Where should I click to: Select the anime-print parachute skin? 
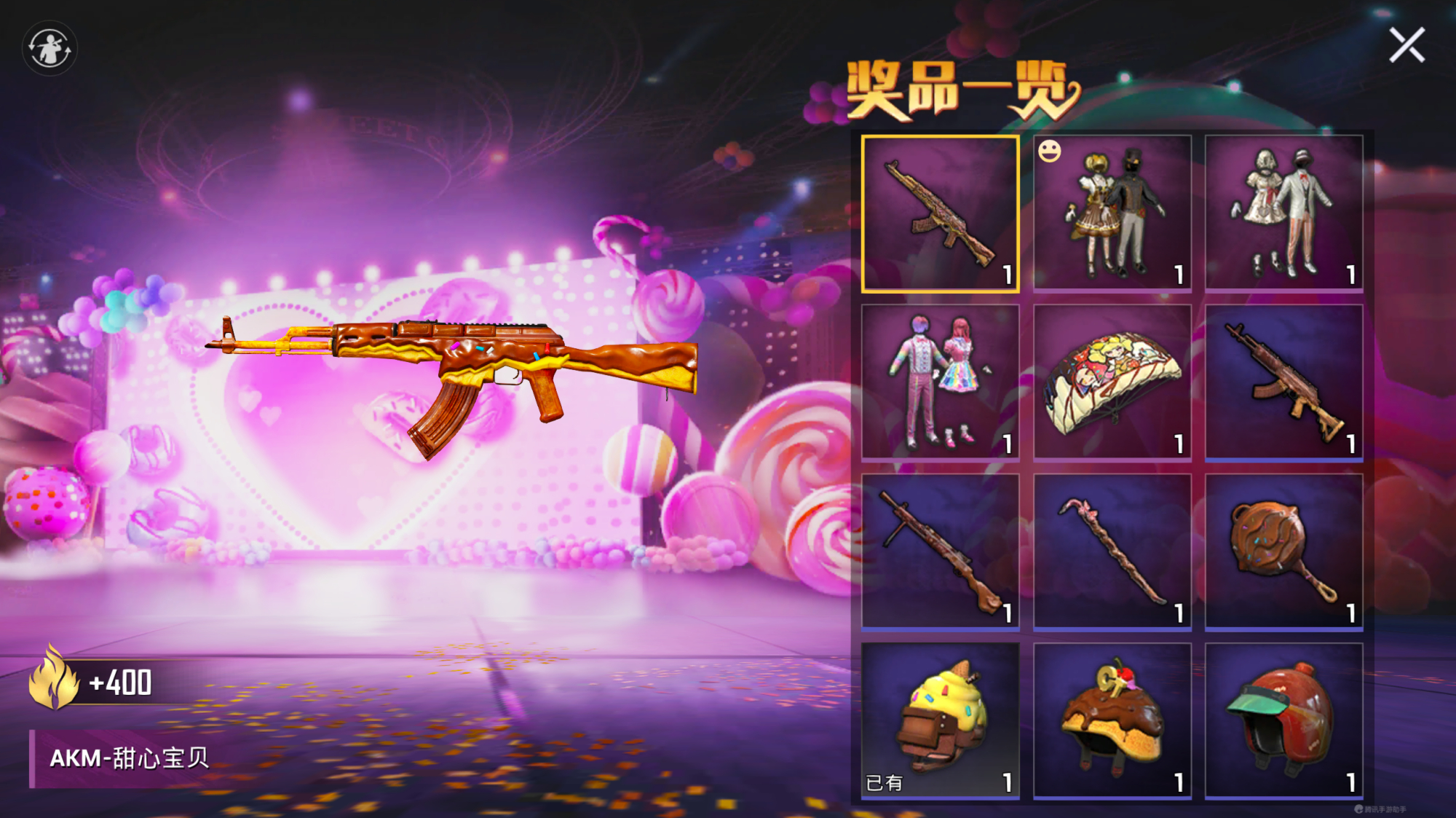click(x=1112, y=381)
